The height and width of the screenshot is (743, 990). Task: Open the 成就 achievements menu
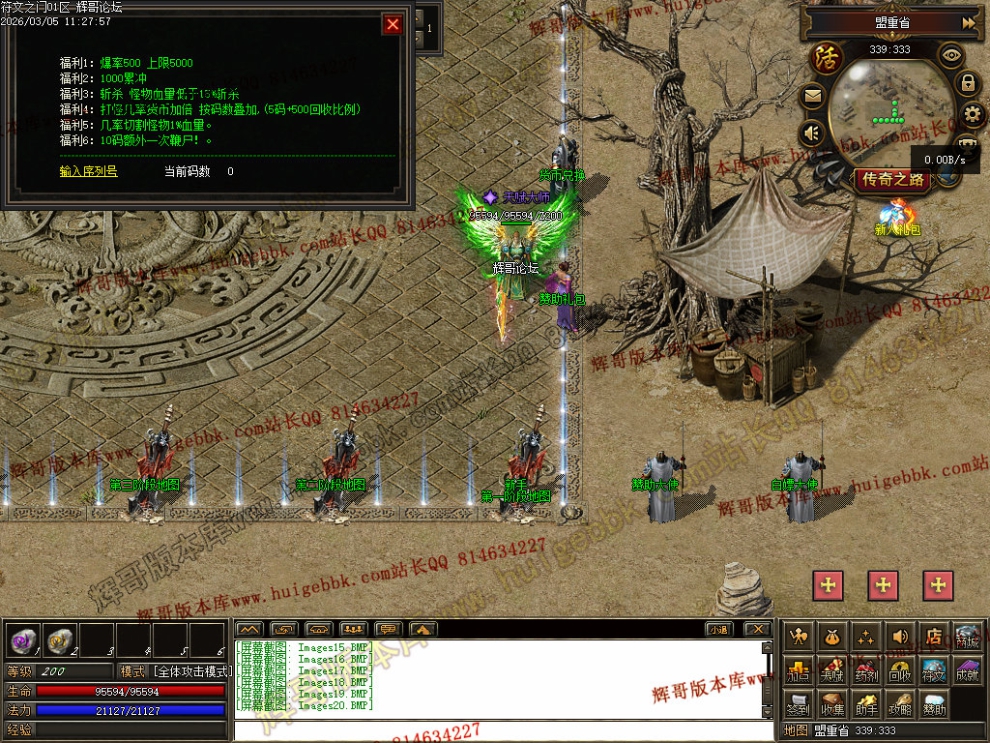[967, 670]
